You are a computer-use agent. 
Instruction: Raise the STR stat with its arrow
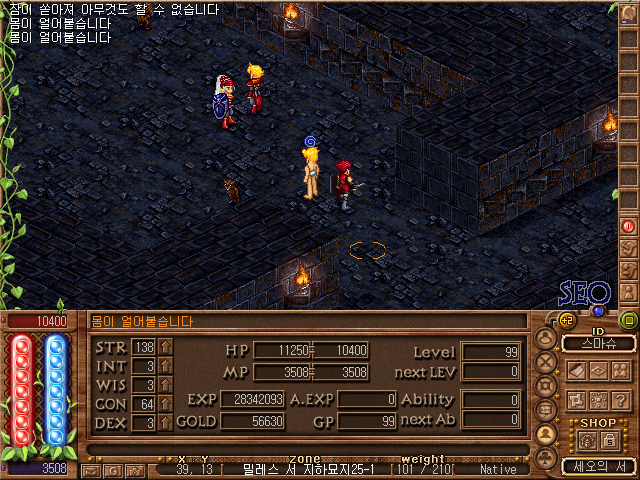[x=166, y=347]
